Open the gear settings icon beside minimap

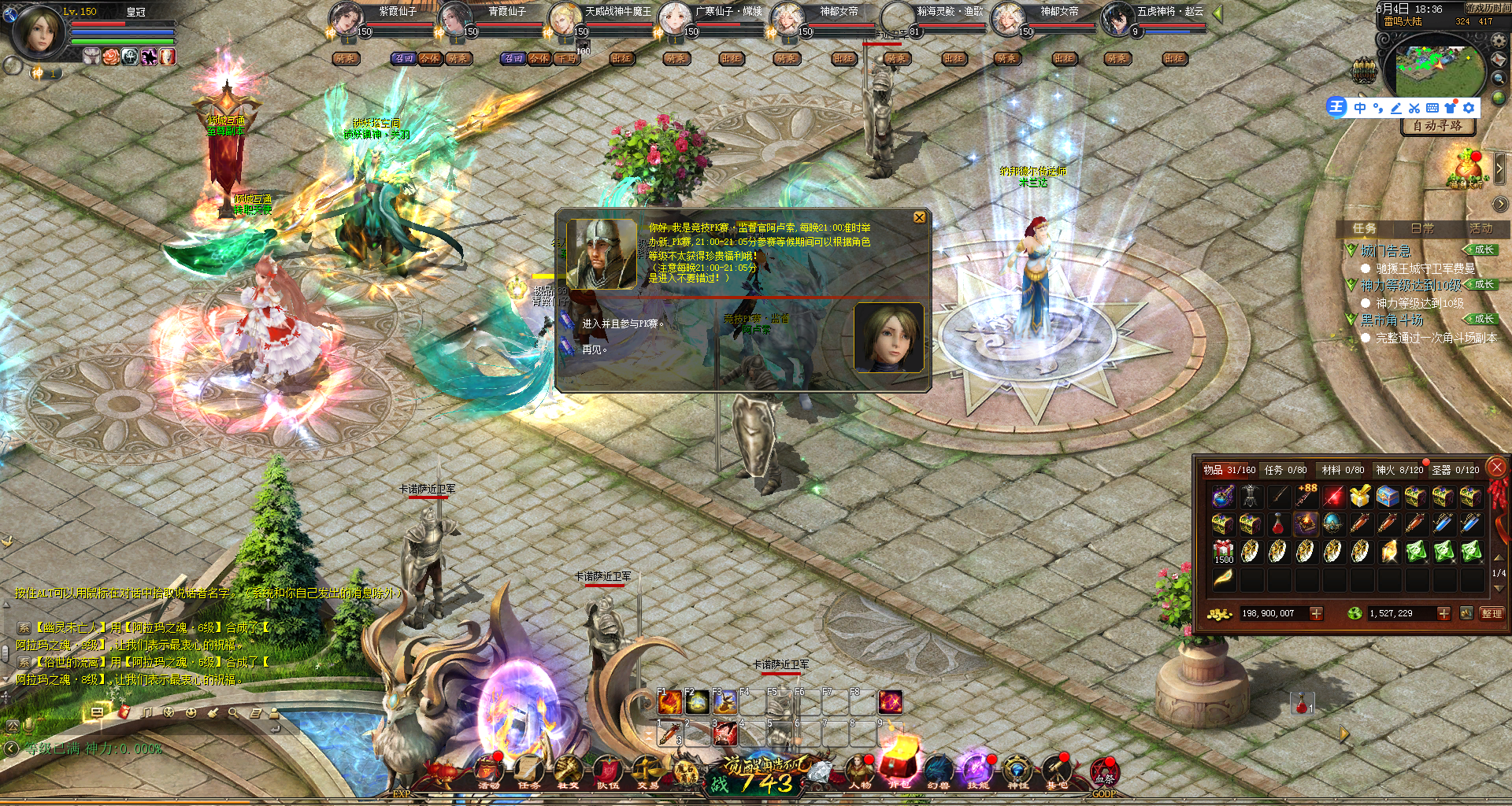pyautogui.click(x=1499, y=42)
